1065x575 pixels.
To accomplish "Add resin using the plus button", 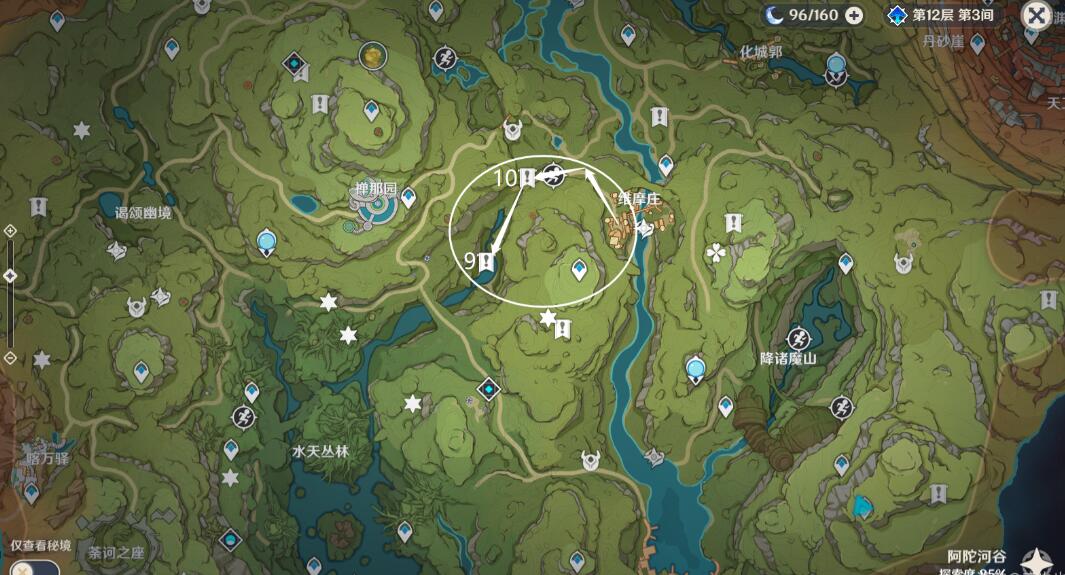I will click(x=854, y=15).
